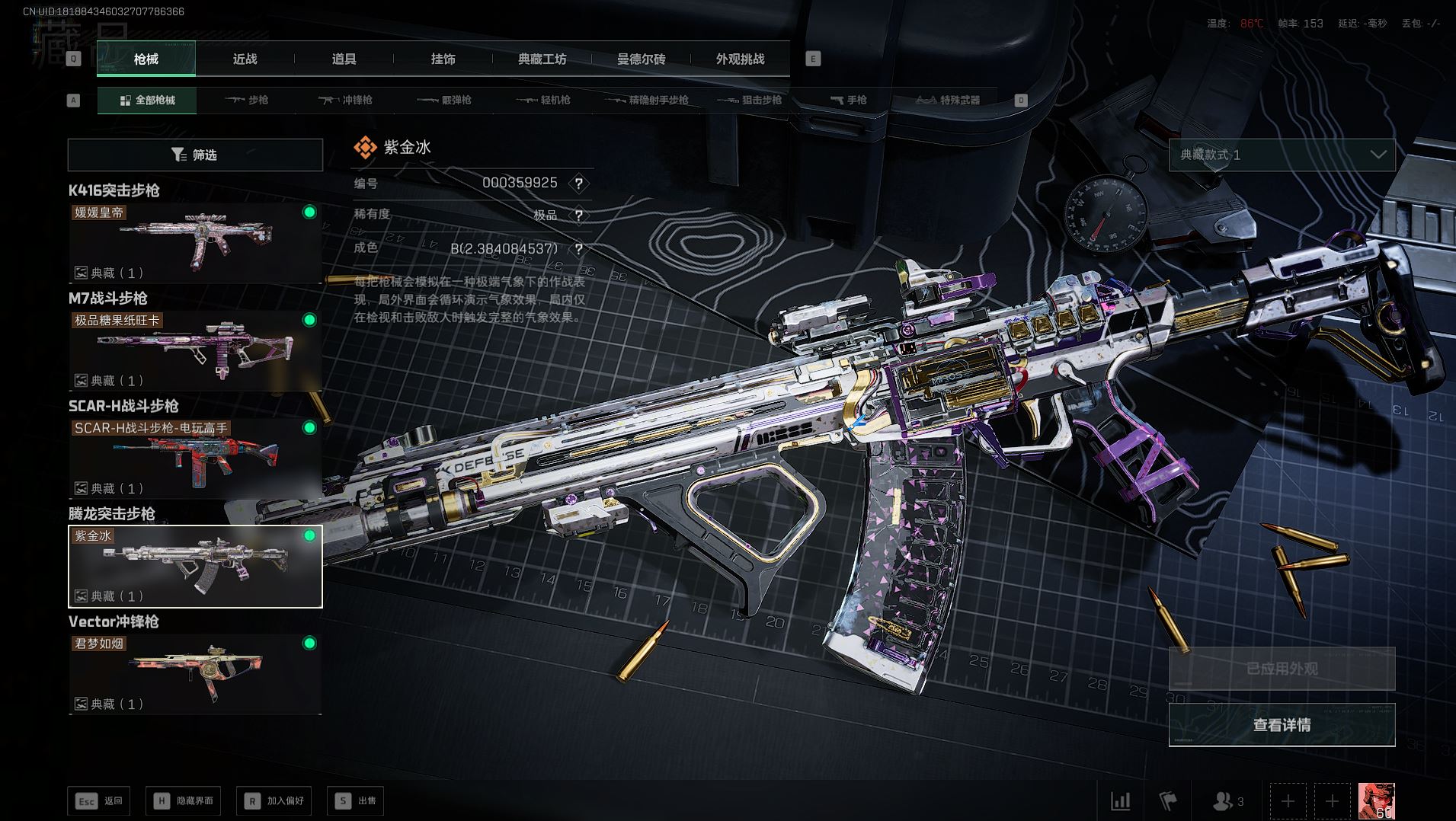Select the K416 媛媛皇帝 skin
Viewport: 1456px width, 821px height.
pyautogui.click(x=195, y=242)
